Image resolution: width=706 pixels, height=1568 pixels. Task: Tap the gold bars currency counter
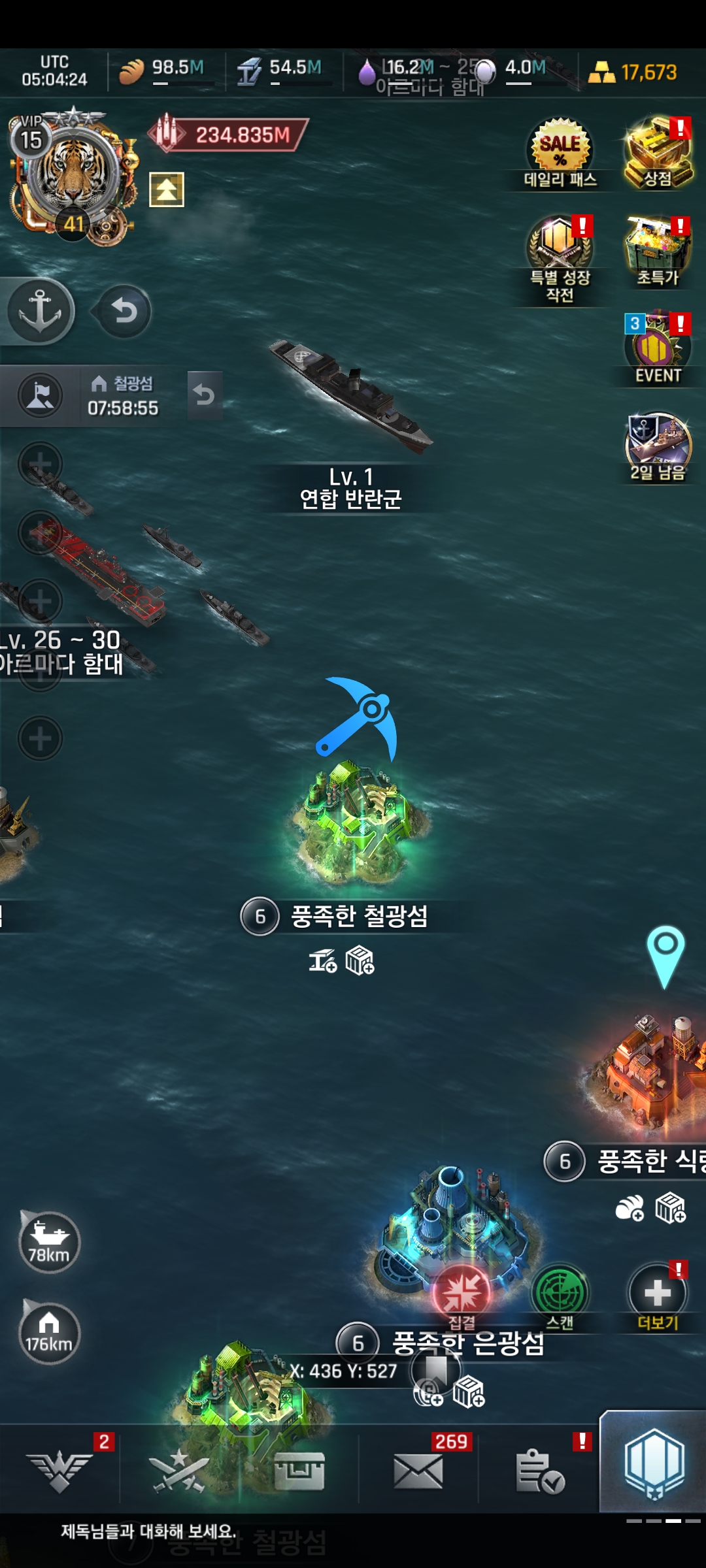coord(633,72)
